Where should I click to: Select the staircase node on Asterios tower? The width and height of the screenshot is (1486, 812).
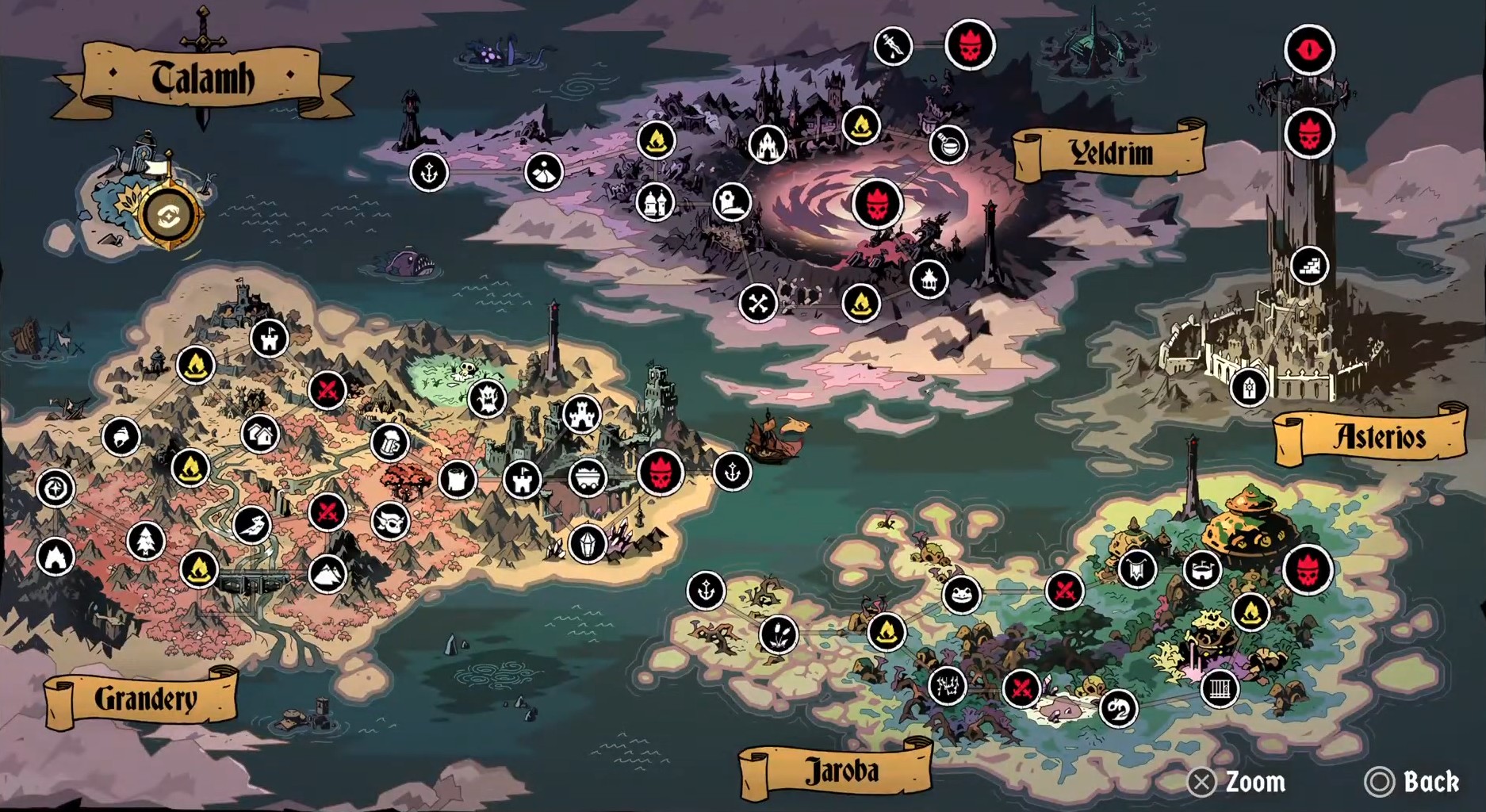pyautogui.click(x=1309, y=266)
